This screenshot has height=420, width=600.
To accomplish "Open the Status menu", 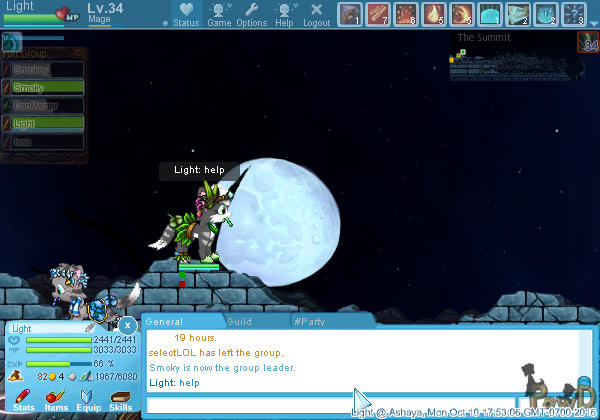I will [185, 14].
